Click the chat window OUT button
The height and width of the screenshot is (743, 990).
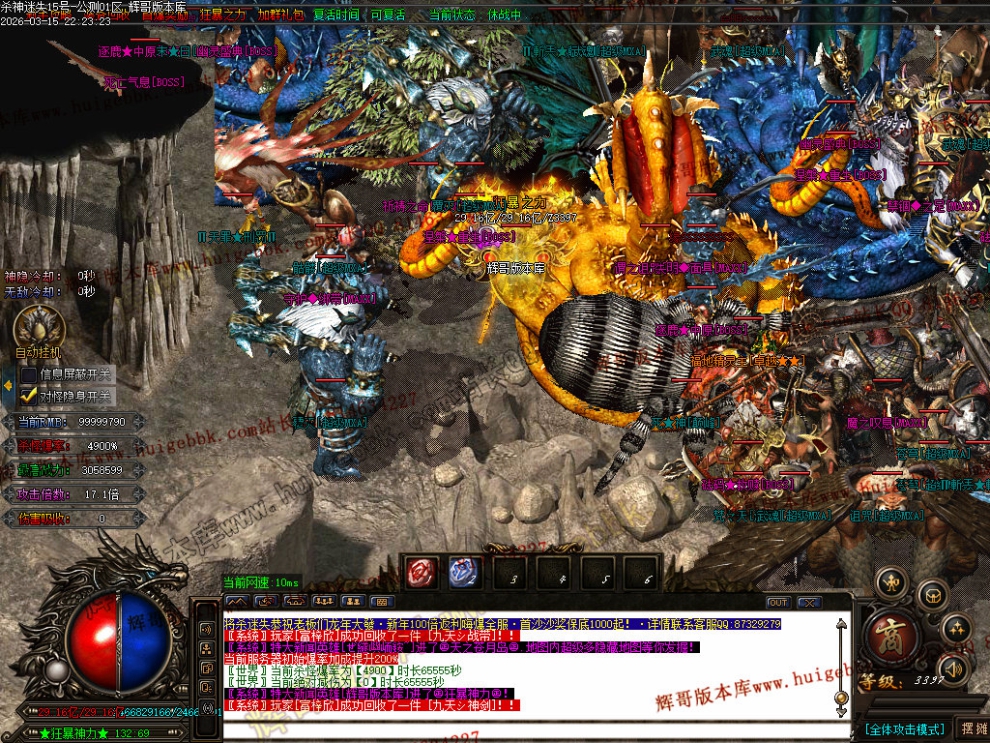(x=777, y=602)
